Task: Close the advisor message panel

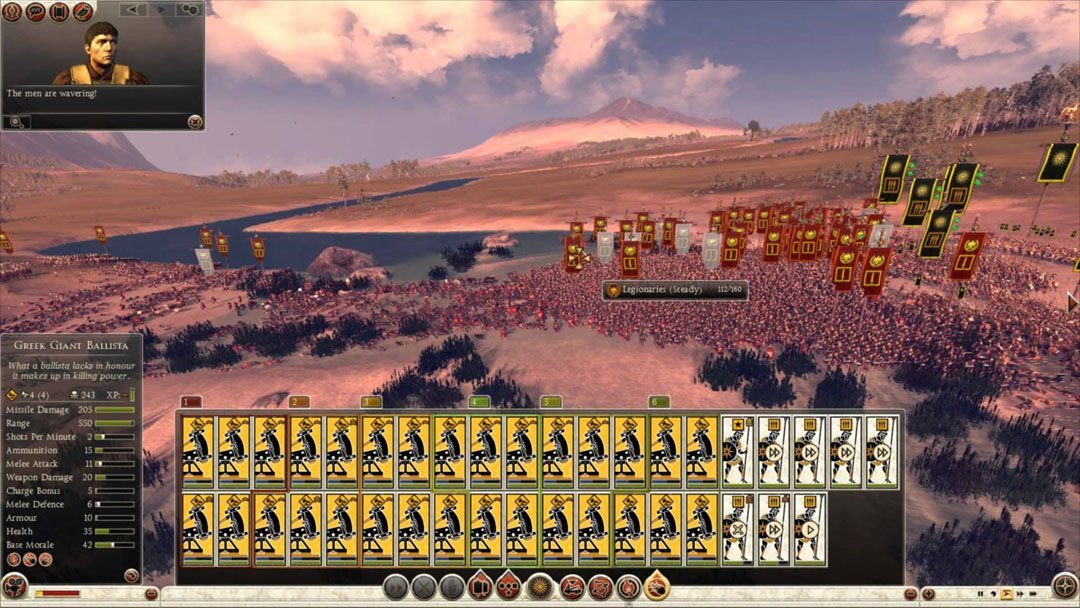Action: pos(195,121)
